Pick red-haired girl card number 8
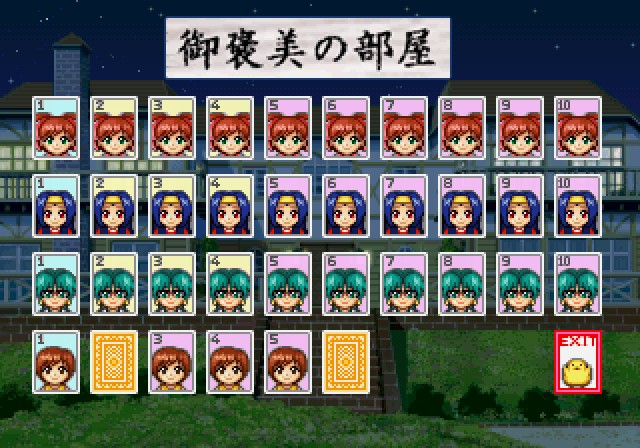The height and width of the screenshot is (448, 640). coord(461,128)
